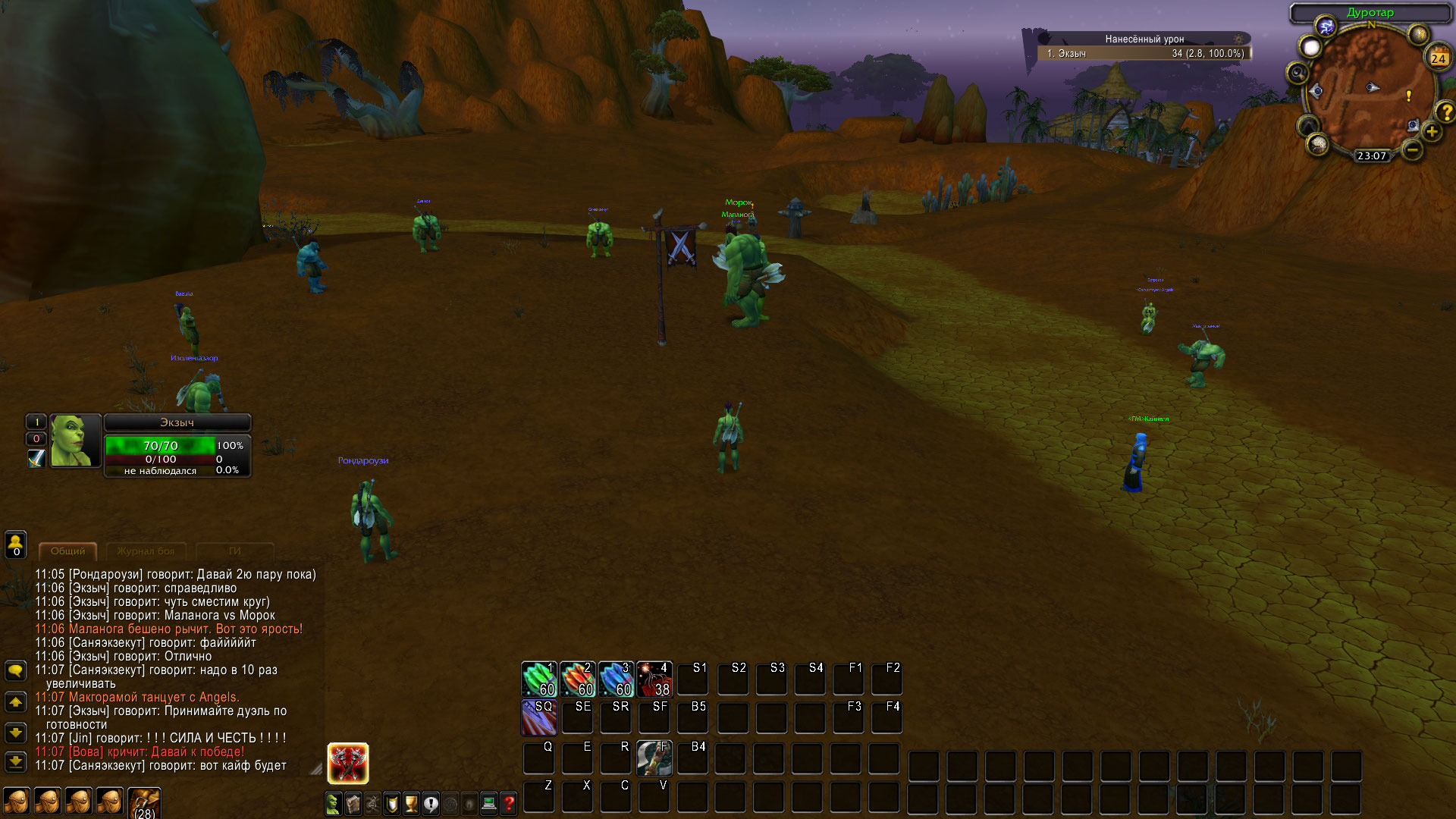The width and height of the screenshot is (1456, 819).
Task: Click the Дуротар zone name header
Action: pyautogui.click(x=1370, y=12)
